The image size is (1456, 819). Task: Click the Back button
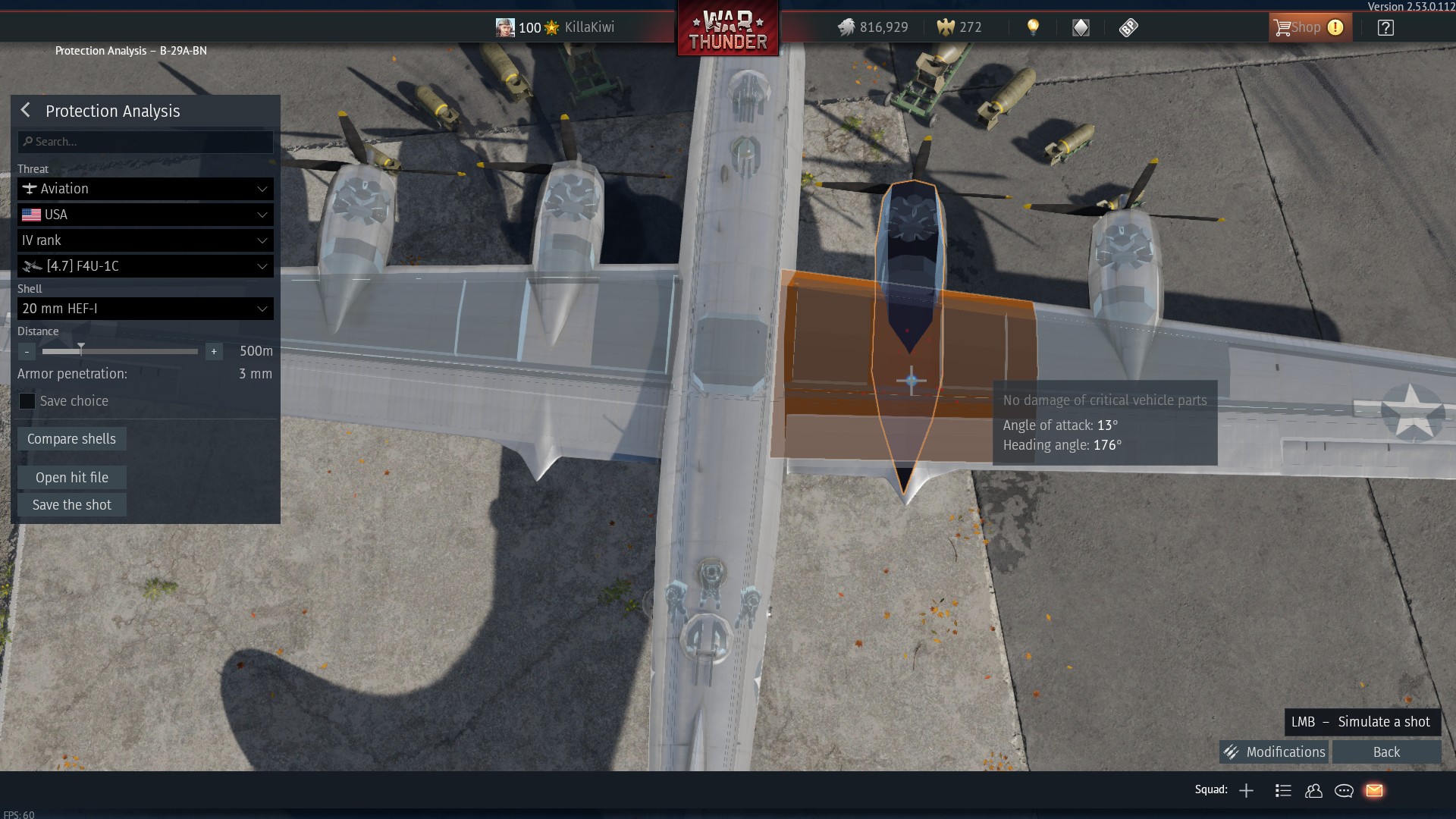tap(1386, 752)
